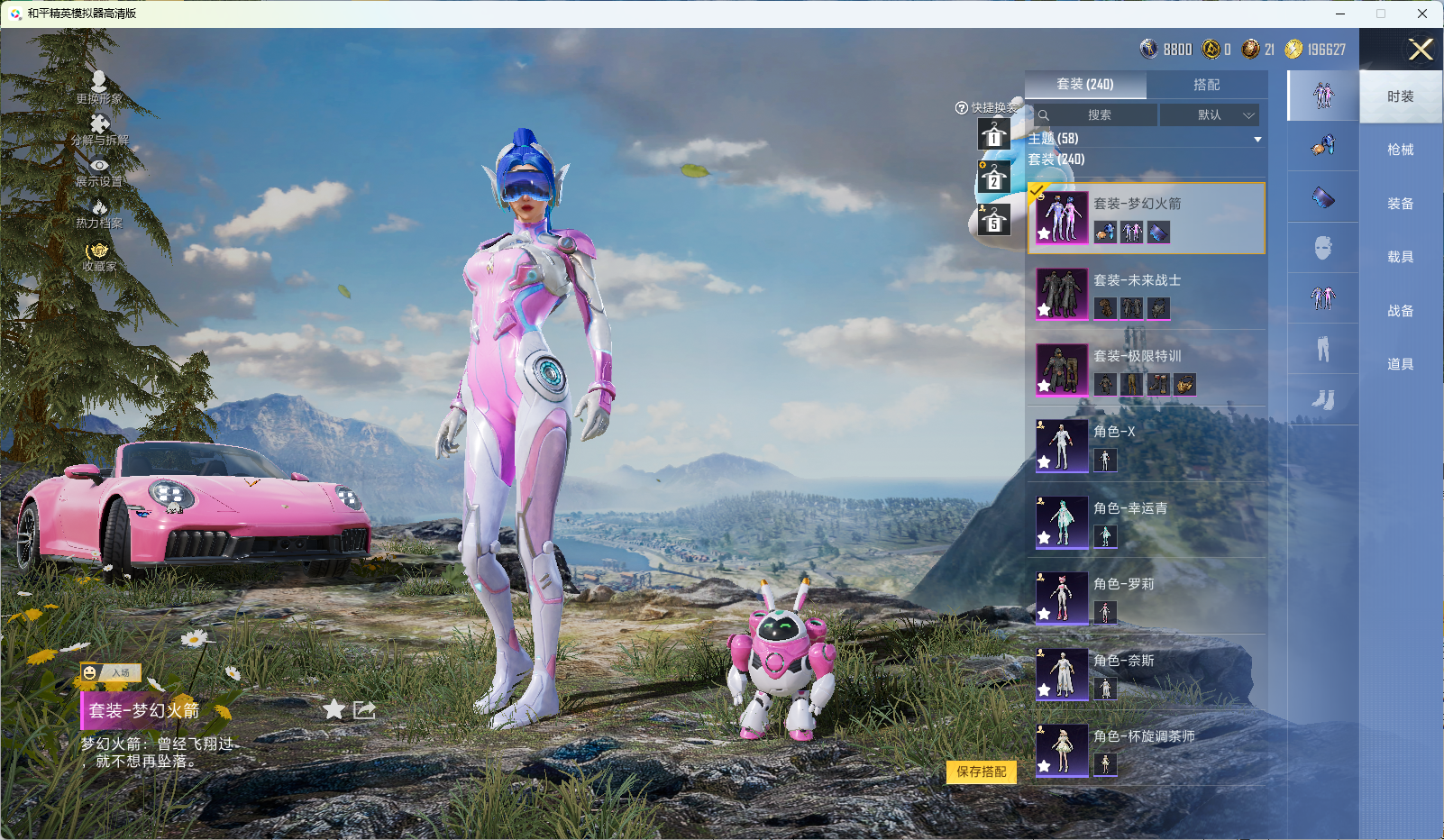The width and height of the screenshot is (1444, 840).
Task: Open the 默认 sort dropdown
Action: point(1211,115)
